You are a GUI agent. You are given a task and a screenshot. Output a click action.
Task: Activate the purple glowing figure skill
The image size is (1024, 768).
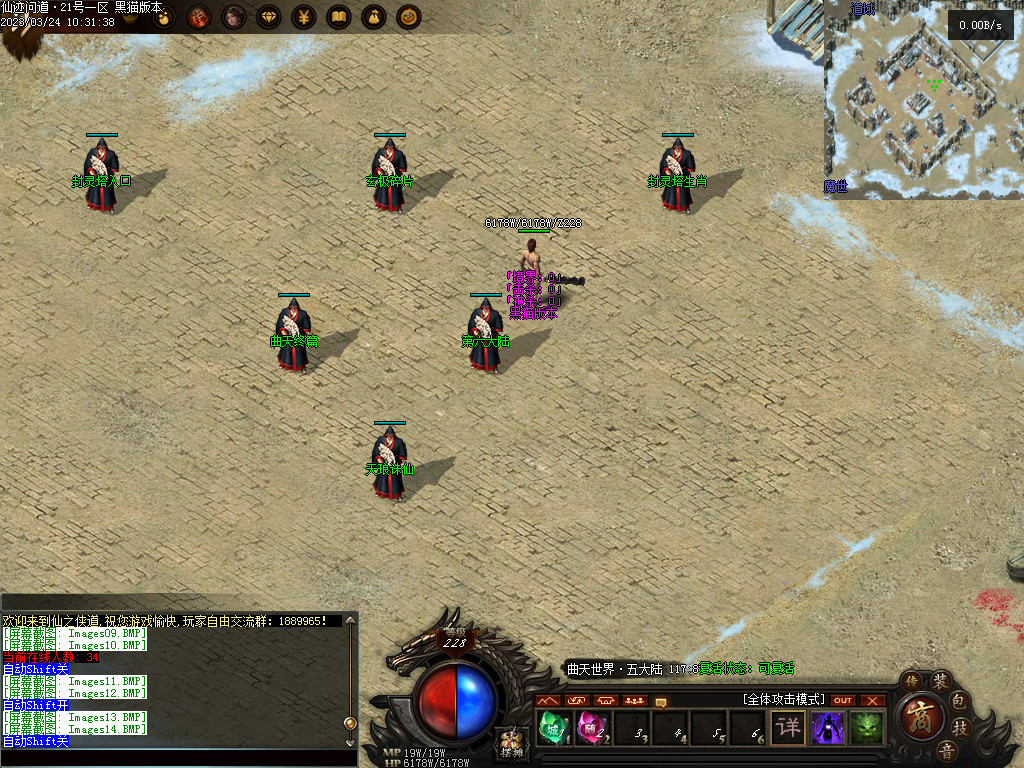coord(828,727)
